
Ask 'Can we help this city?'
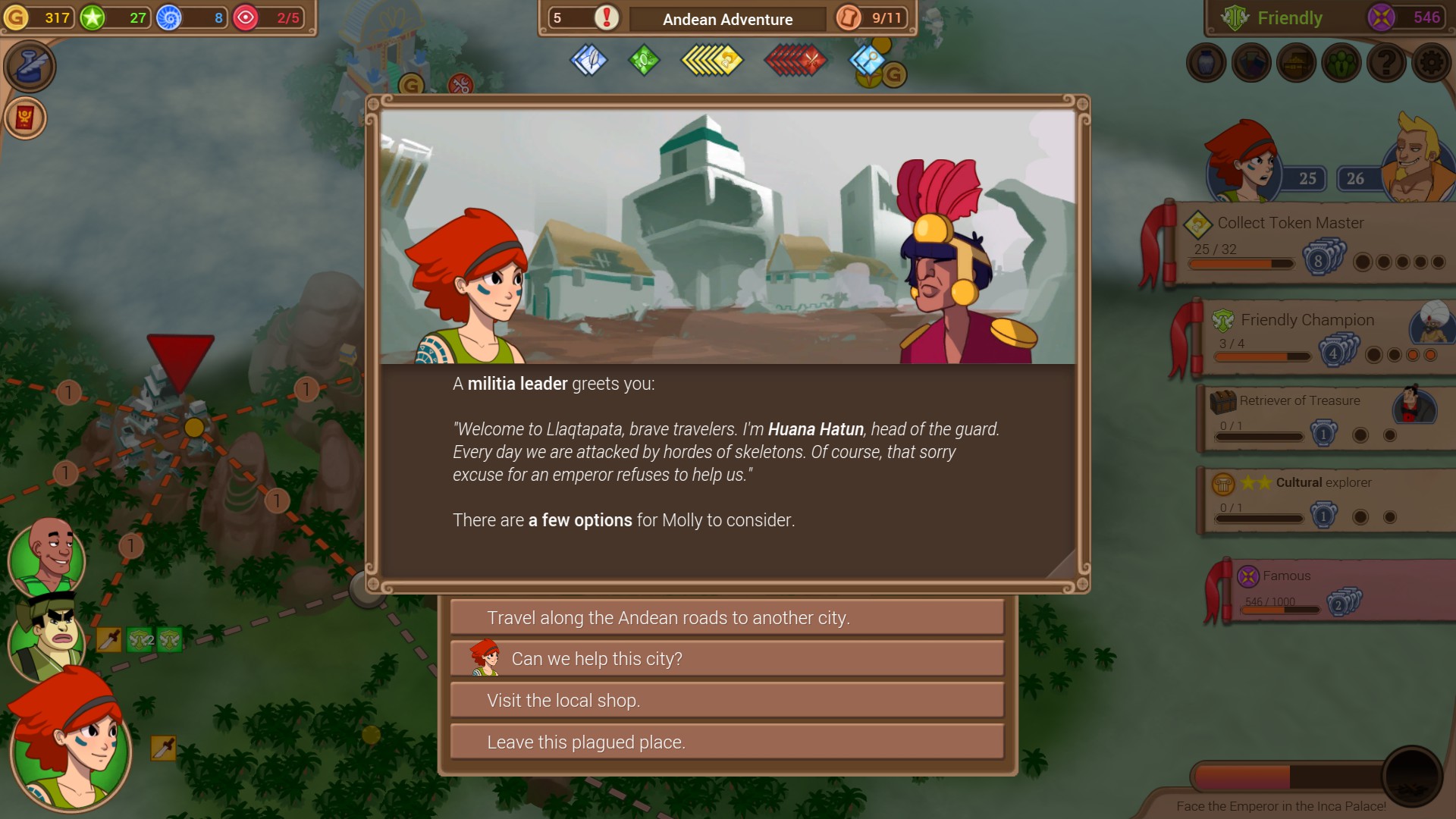(726, 659)
